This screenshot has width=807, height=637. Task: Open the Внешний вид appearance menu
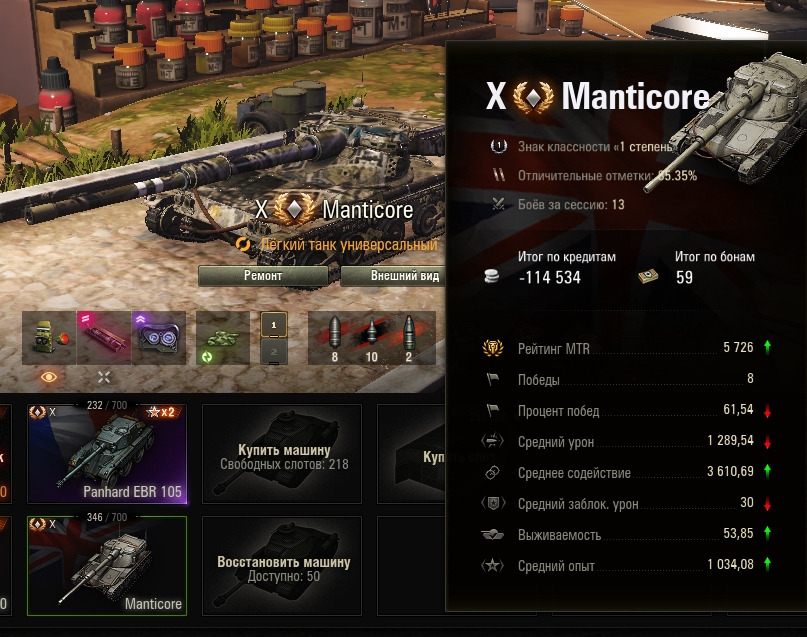point(394,276)
